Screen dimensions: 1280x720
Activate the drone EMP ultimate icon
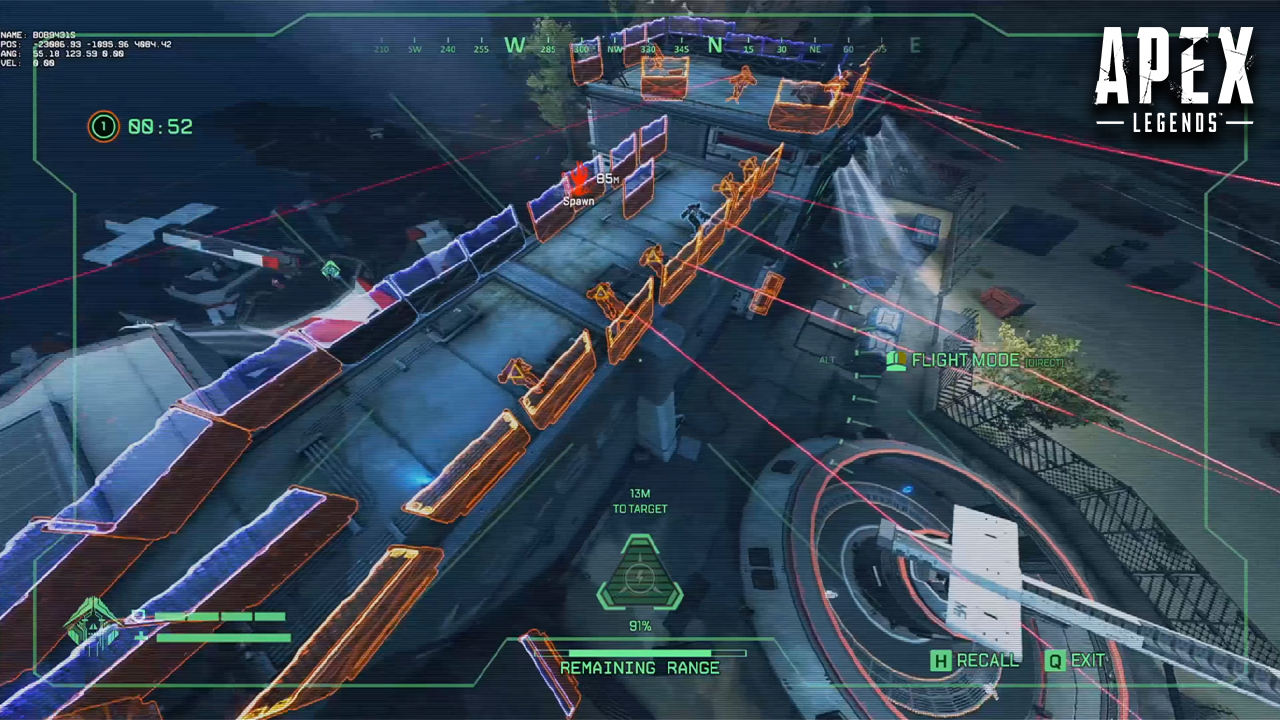coord(639,574)
